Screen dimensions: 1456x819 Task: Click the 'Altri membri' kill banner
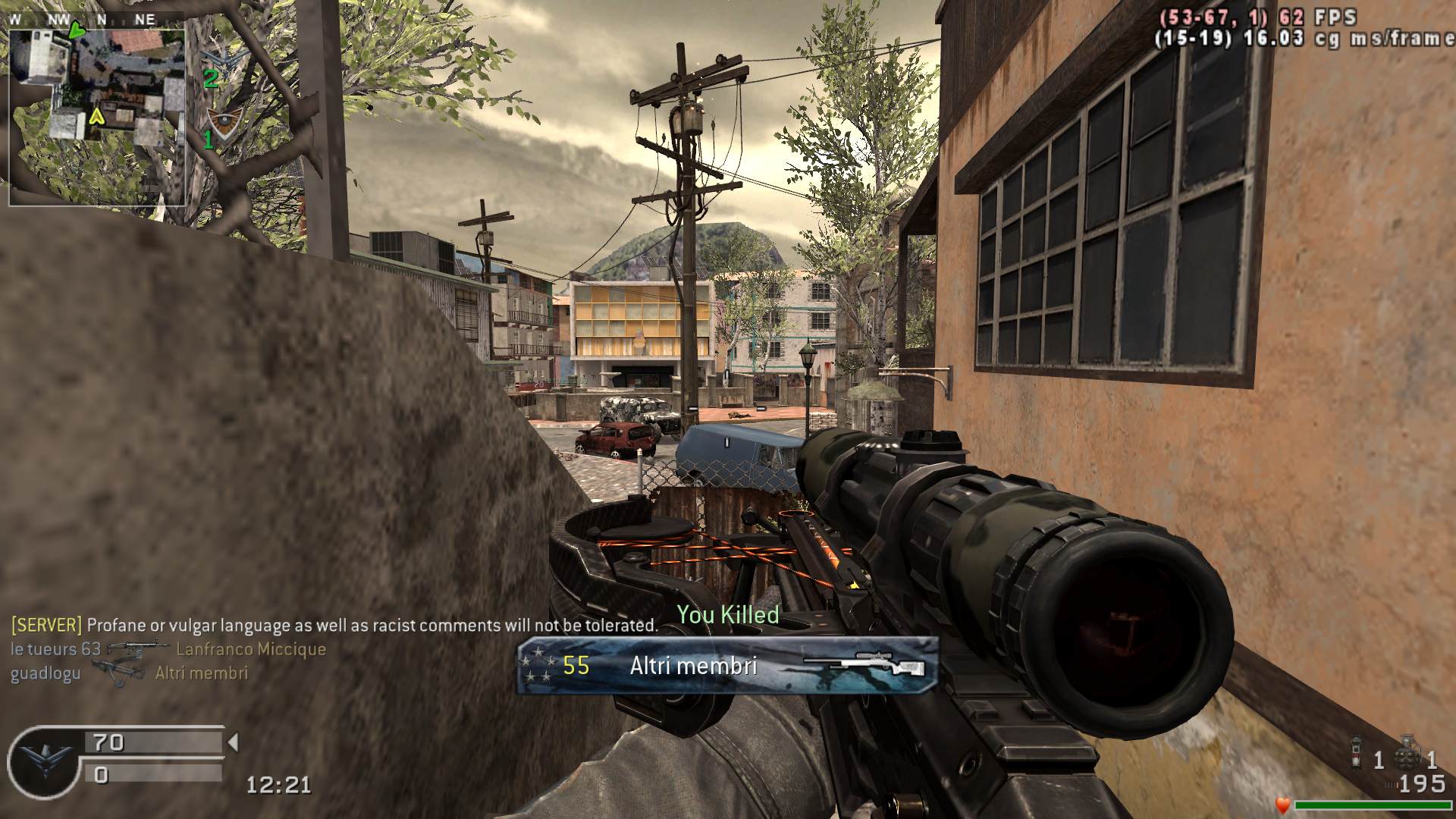tap(728, 666)
